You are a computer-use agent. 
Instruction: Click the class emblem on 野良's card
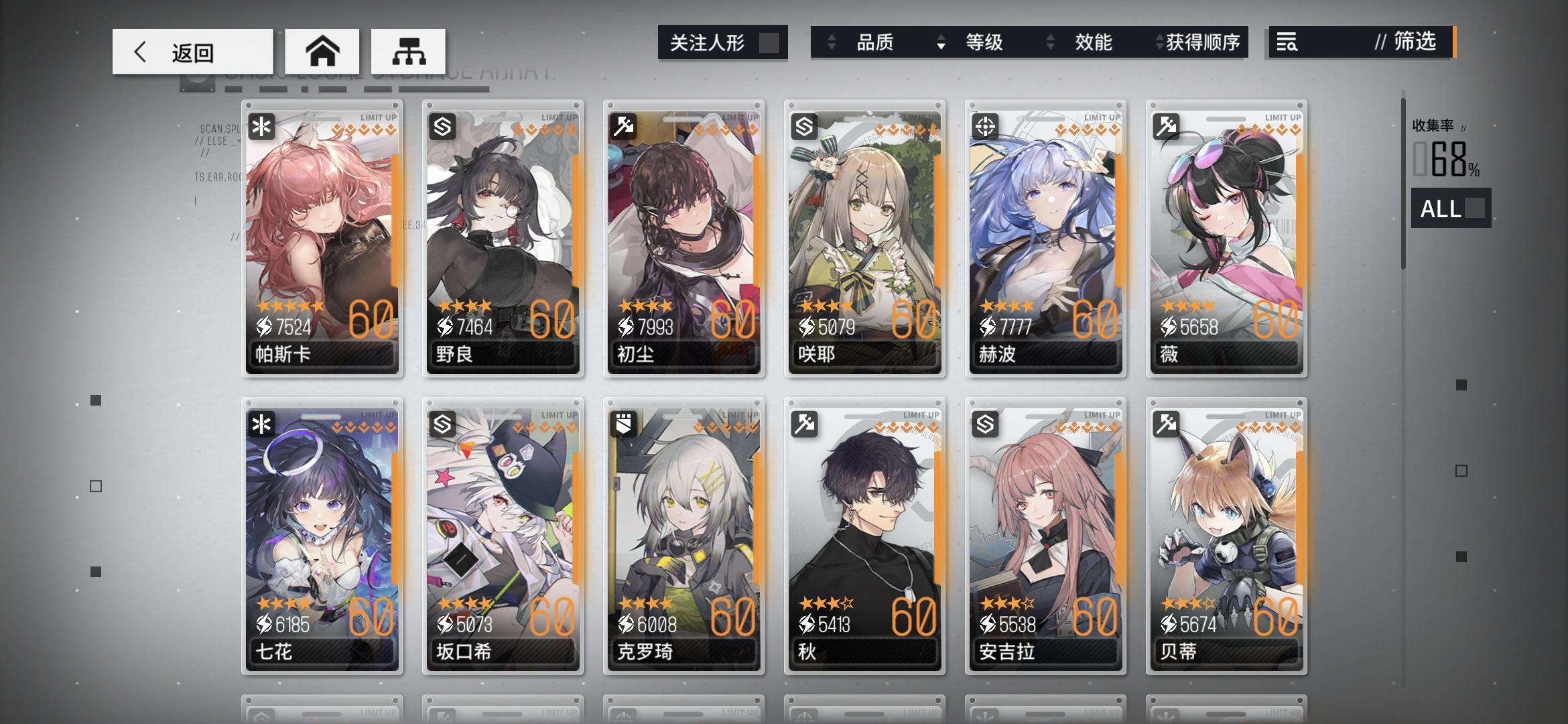tap(442, 125)
